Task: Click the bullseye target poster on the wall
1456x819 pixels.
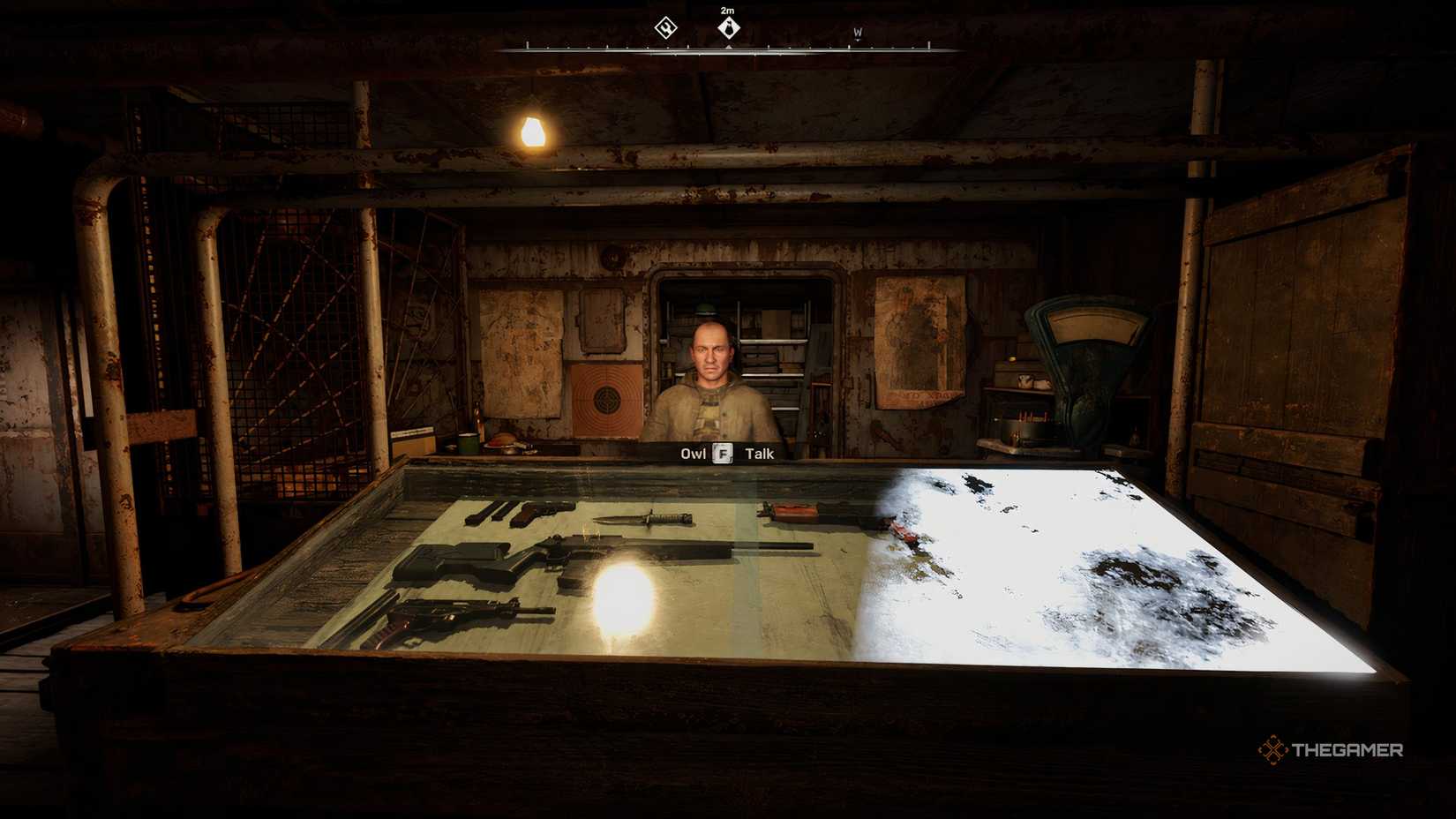Action: (604, 399)
